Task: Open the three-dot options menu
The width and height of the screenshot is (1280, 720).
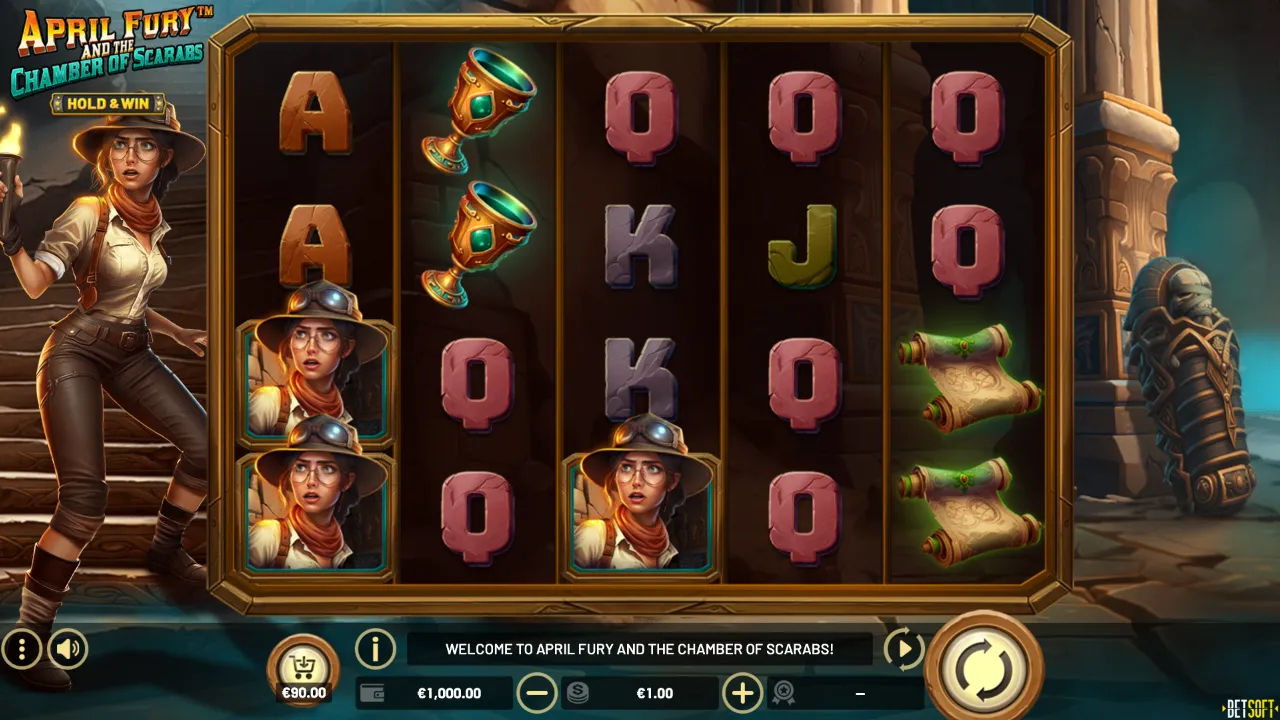Action: coord(21,650)
